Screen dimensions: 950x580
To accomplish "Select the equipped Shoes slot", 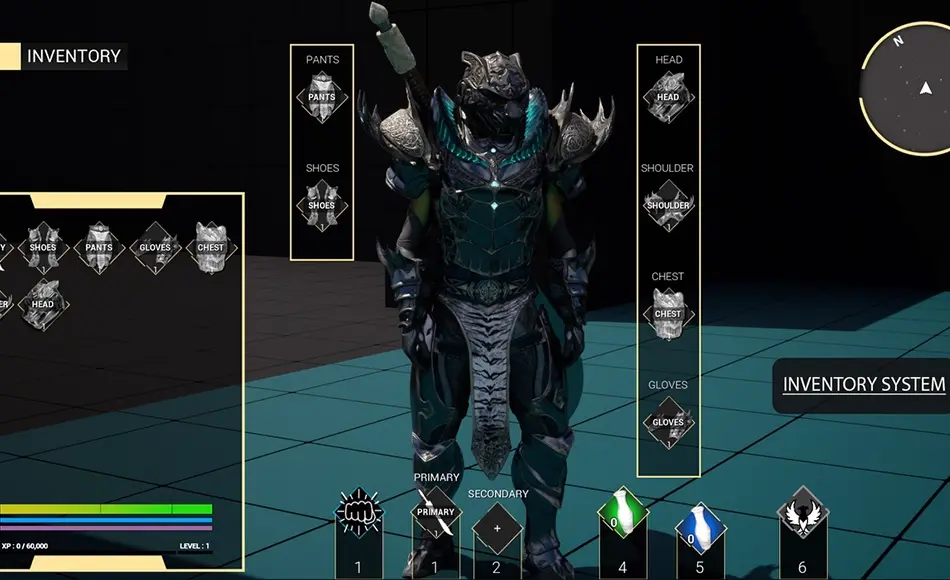I will coord(322,206).
